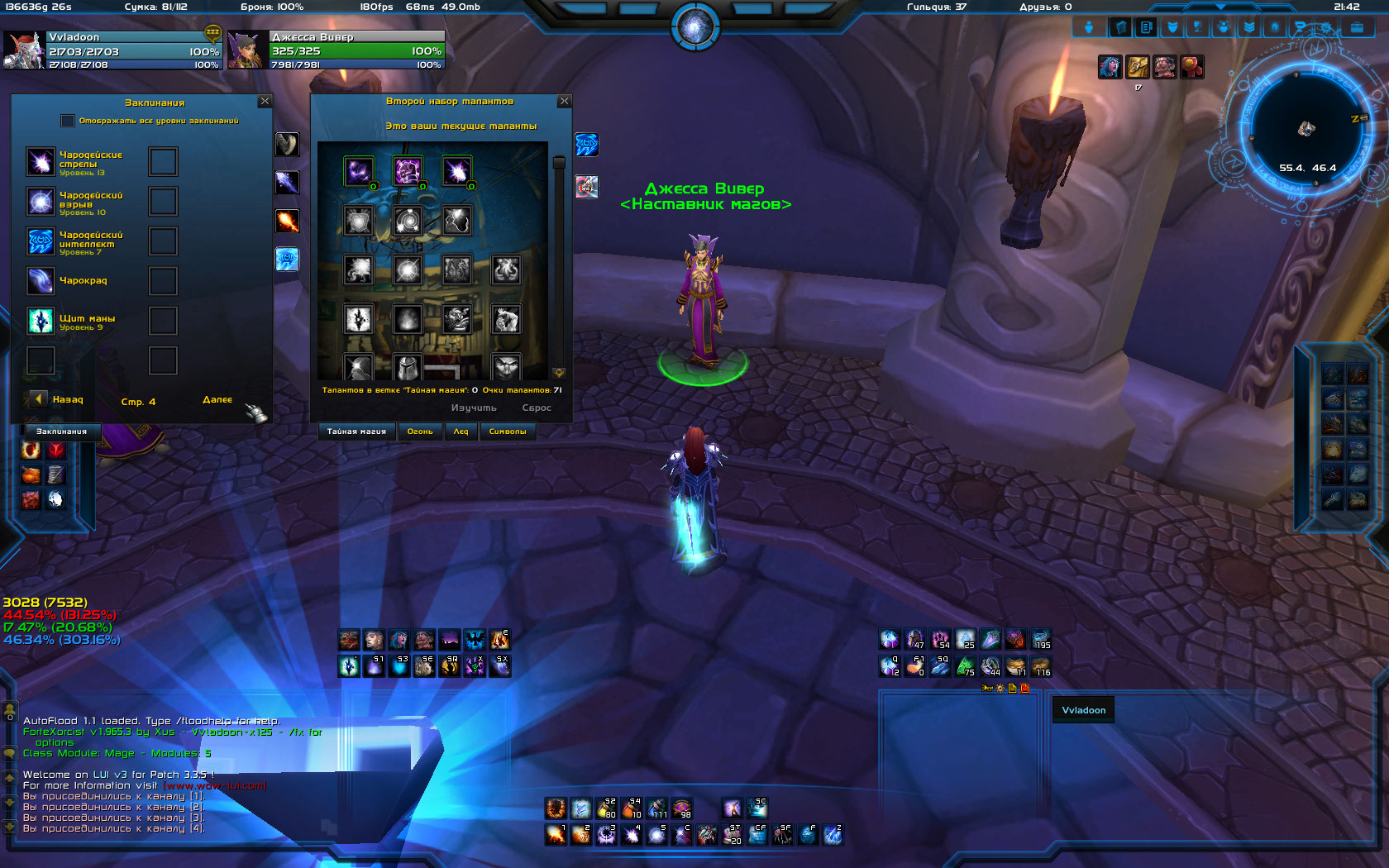Image resolution: width=1389 pixels, height=868 pixels.
Task: Switch to the Тайная магия talent tab
Action: point(356,432)
